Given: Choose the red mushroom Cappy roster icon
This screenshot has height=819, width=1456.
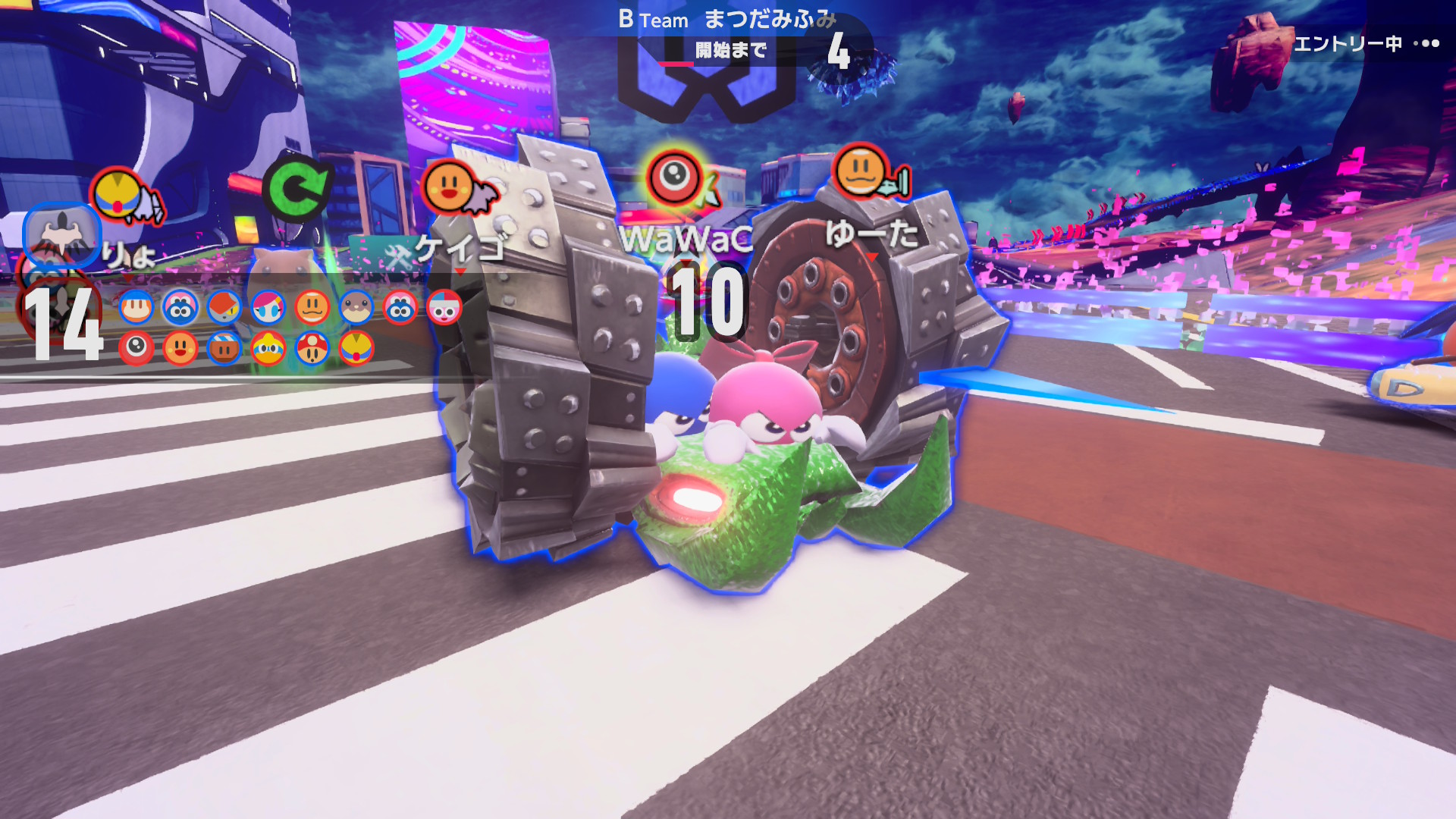Looking at the screenshot, I should [x=312, y=349].
